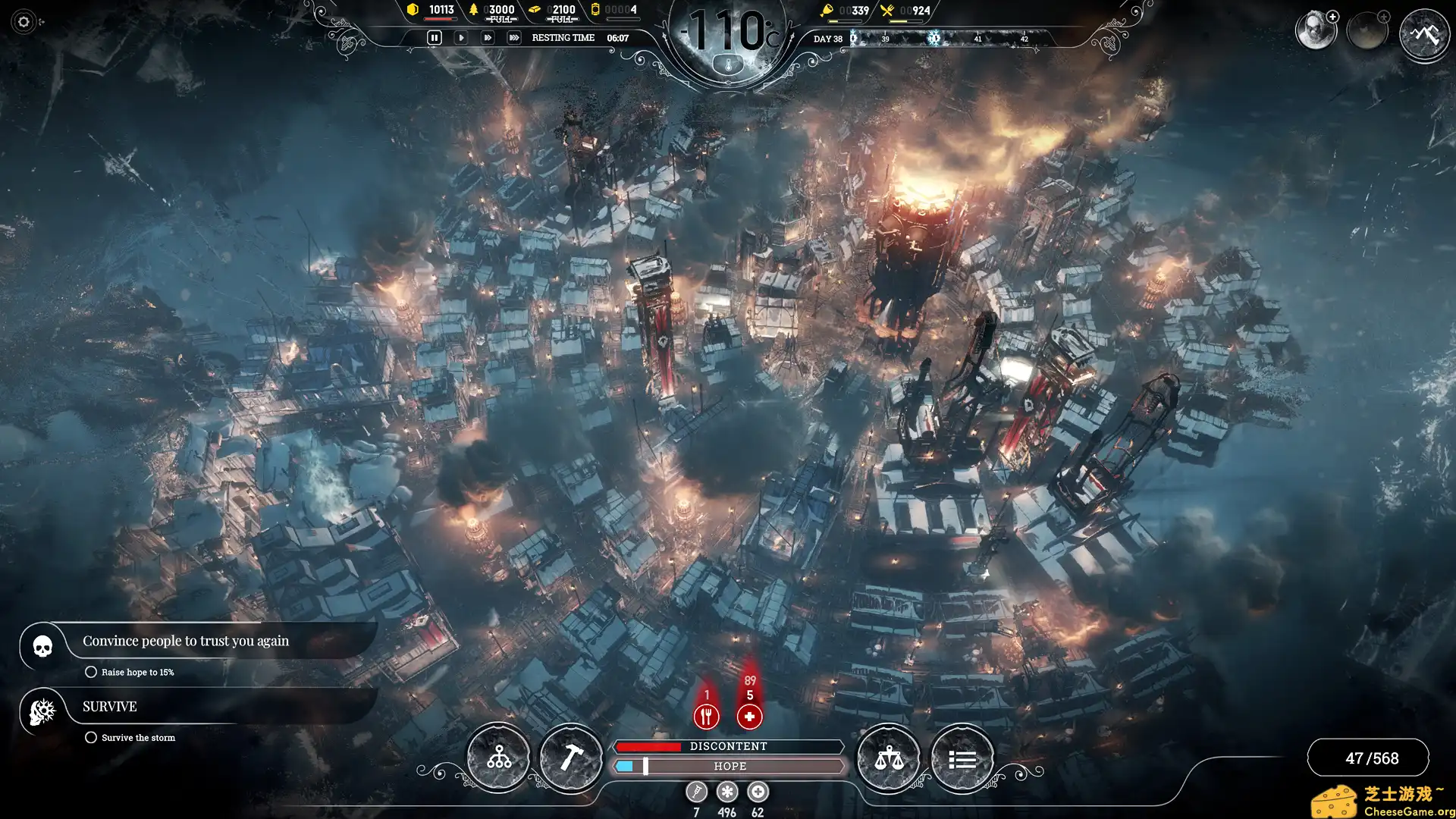Open population details via 47/568 counter
1456x819 pixels.
pos(1368,757)
